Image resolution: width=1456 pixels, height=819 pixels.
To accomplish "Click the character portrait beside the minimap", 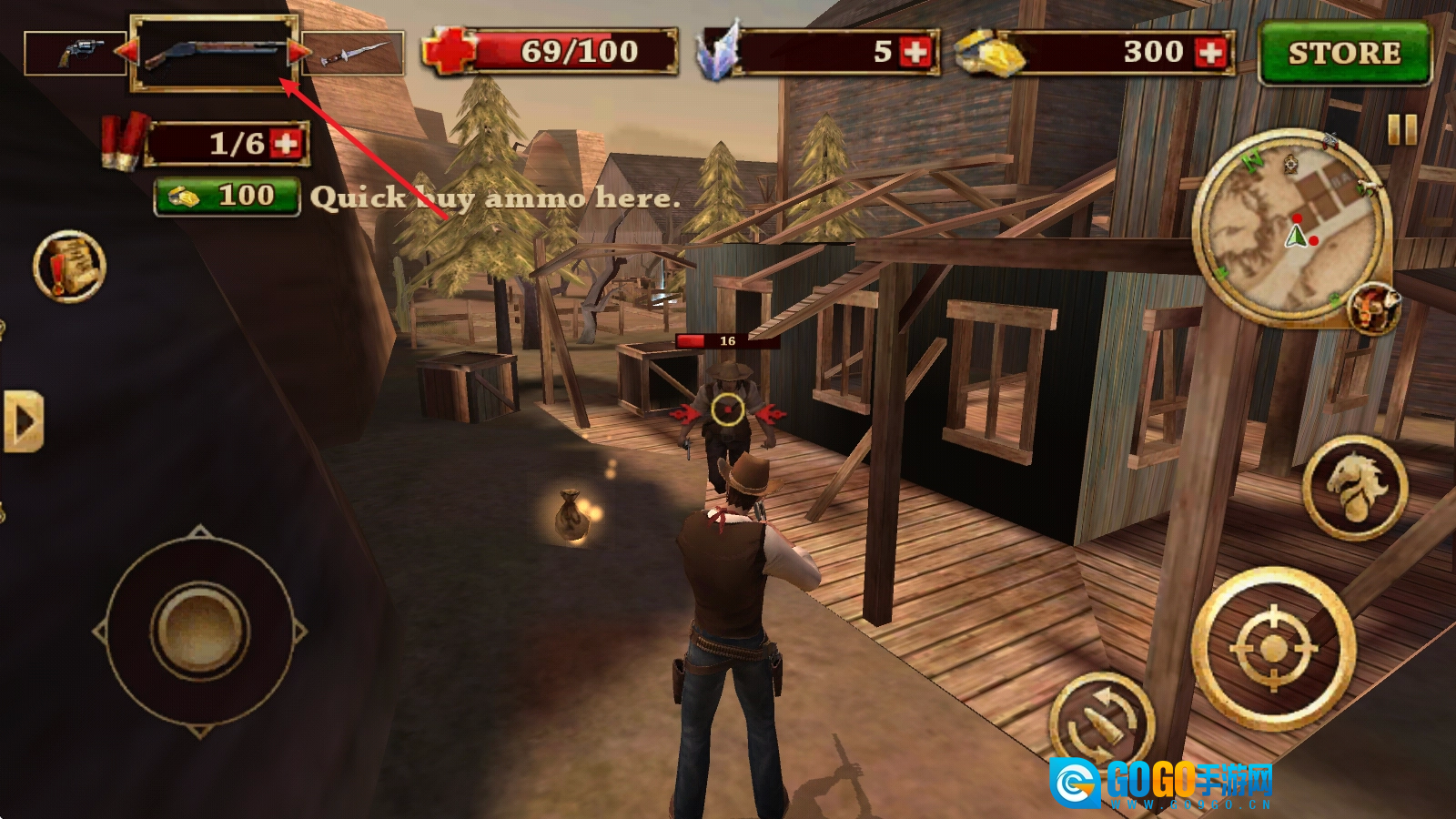I will coord(1373,307).
